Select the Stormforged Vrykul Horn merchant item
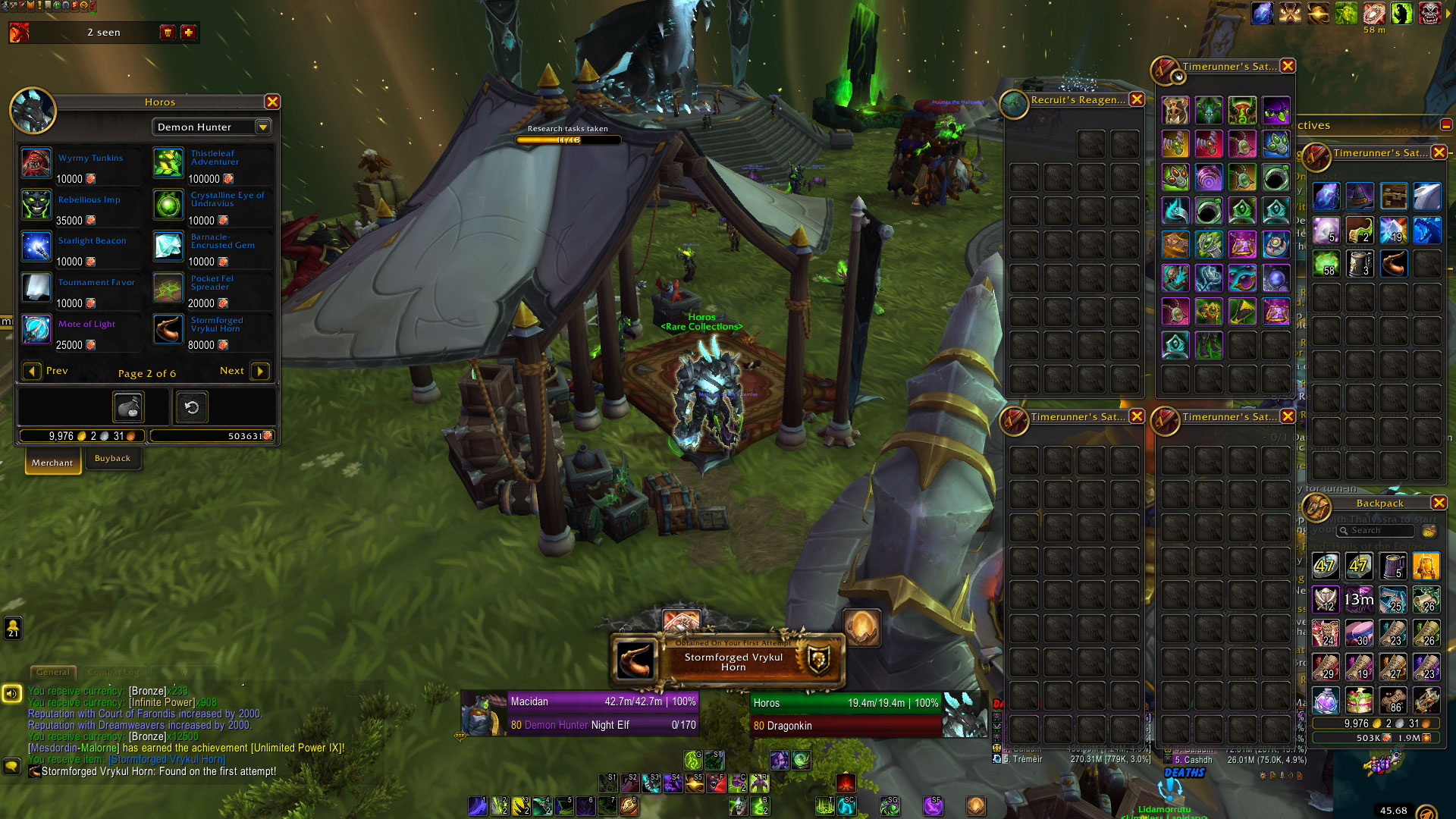 coord(168,329)
